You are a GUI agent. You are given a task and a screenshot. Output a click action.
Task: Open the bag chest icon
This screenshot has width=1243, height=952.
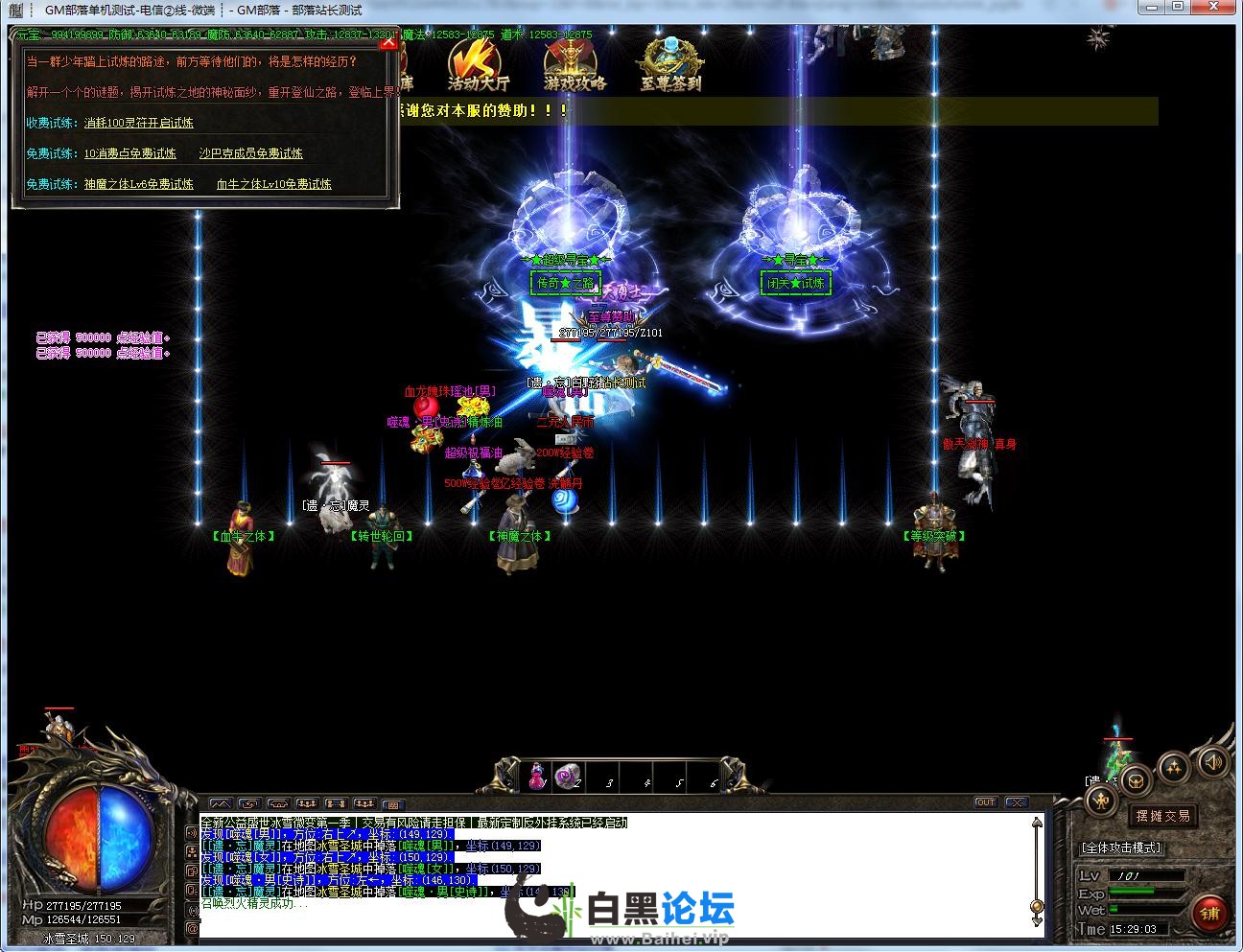pos(1136,779)
